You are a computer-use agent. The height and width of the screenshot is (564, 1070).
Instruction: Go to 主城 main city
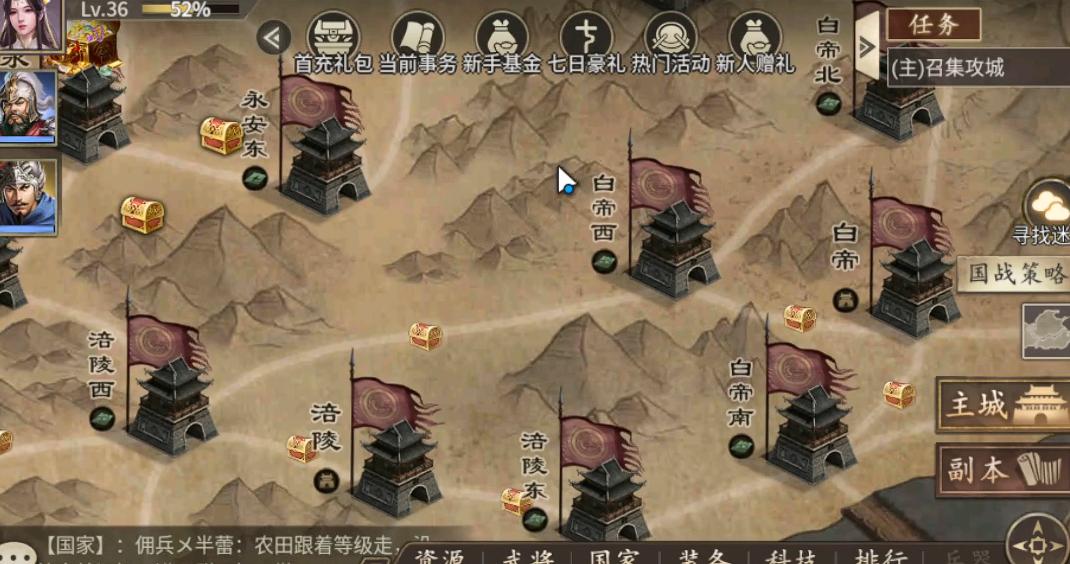pos(1002,405)
